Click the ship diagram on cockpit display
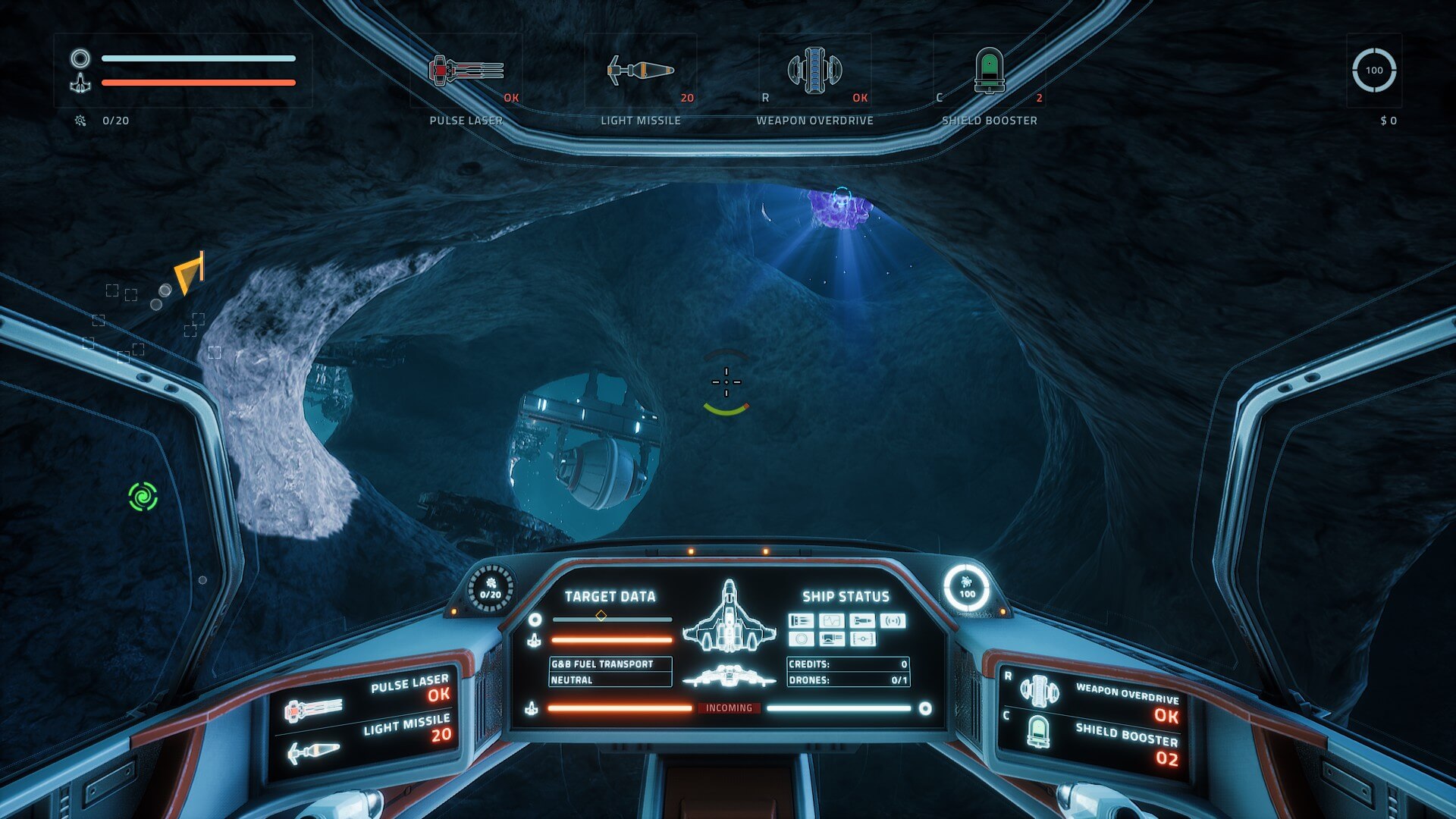1456x819 pixels. tap(729, 617)
